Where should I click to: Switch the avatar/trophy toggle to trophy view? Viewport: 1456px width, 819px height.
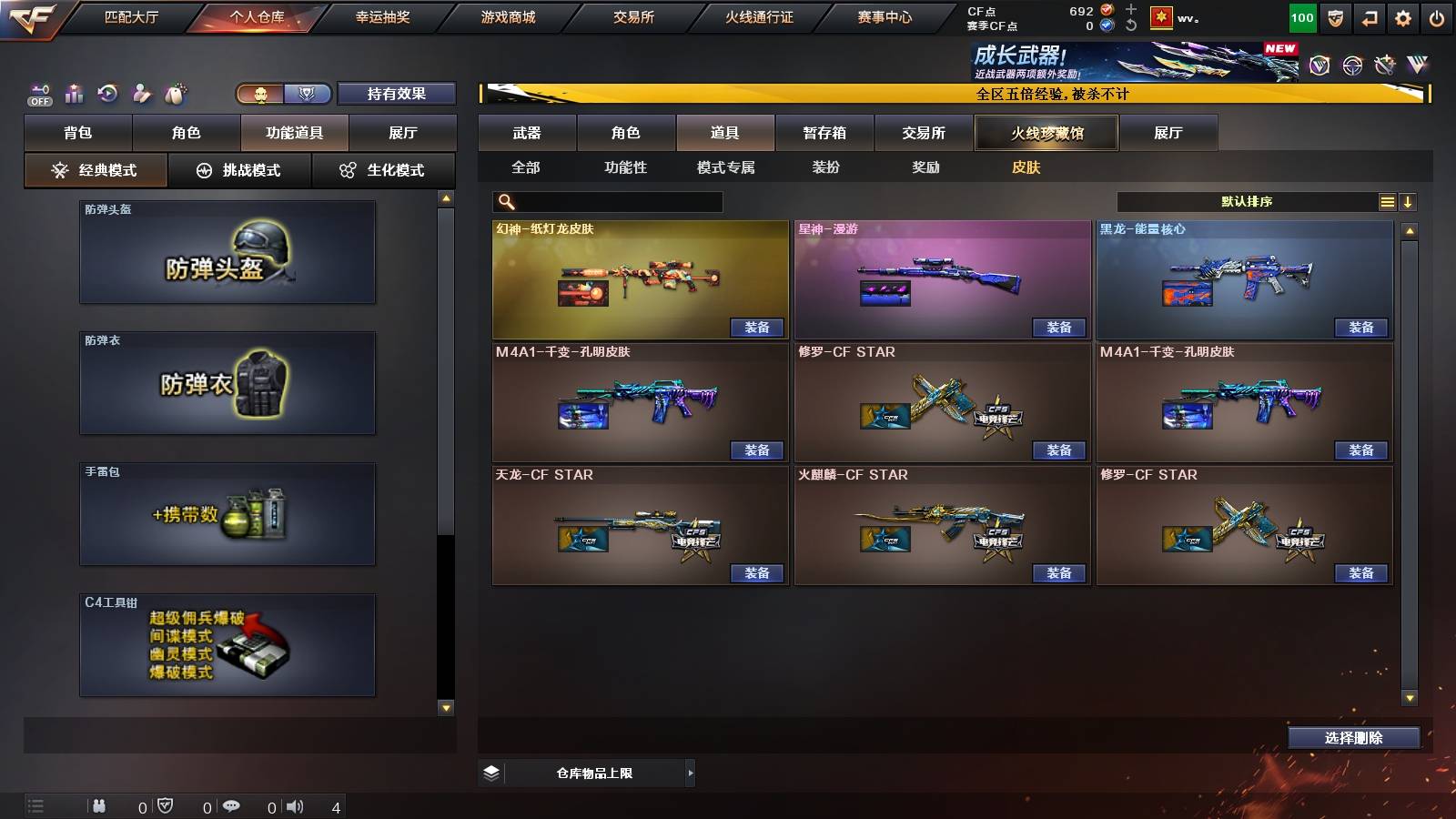tap(306, 93)
